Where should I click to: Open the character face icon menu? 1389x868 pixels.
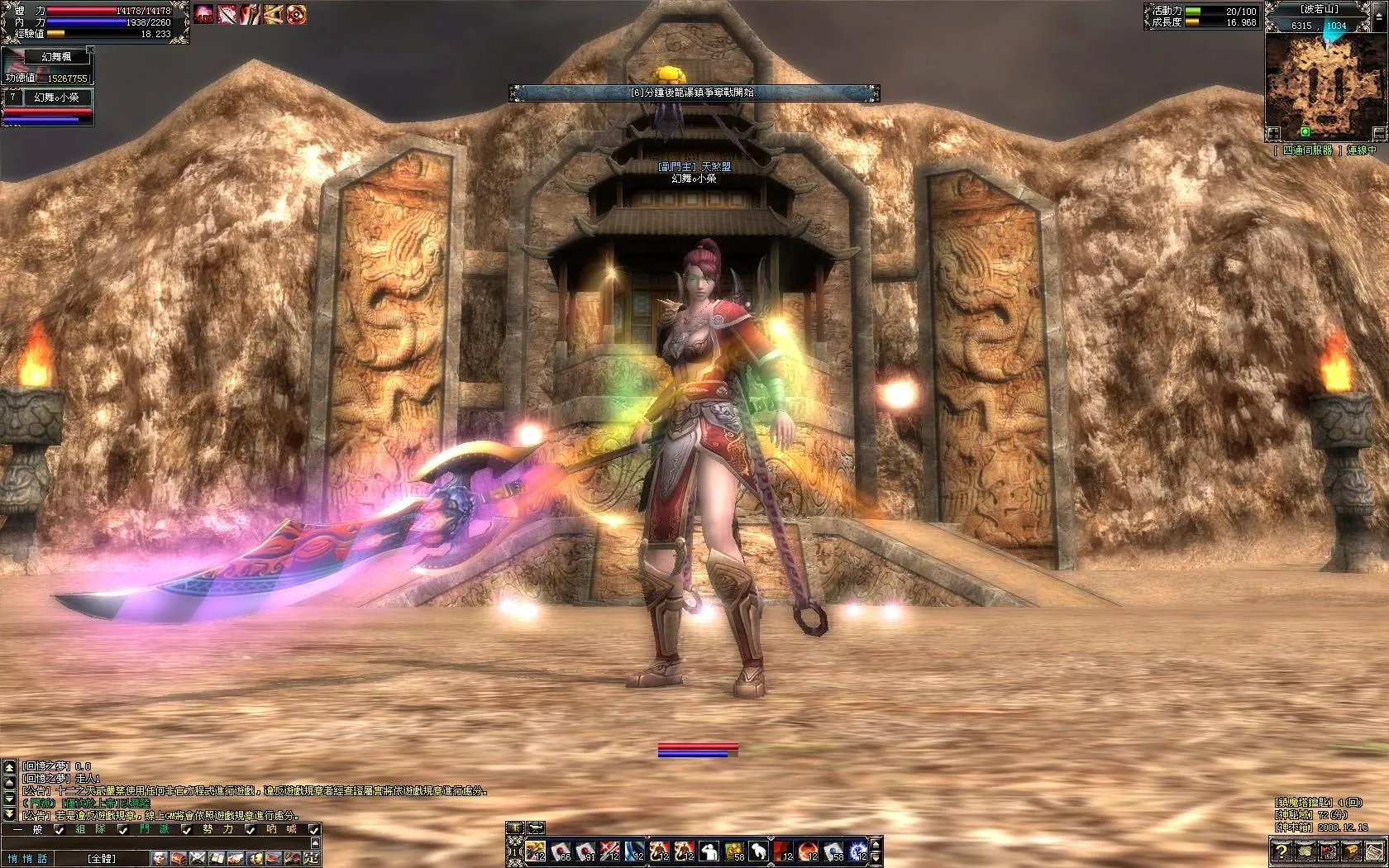pos(159,859)
